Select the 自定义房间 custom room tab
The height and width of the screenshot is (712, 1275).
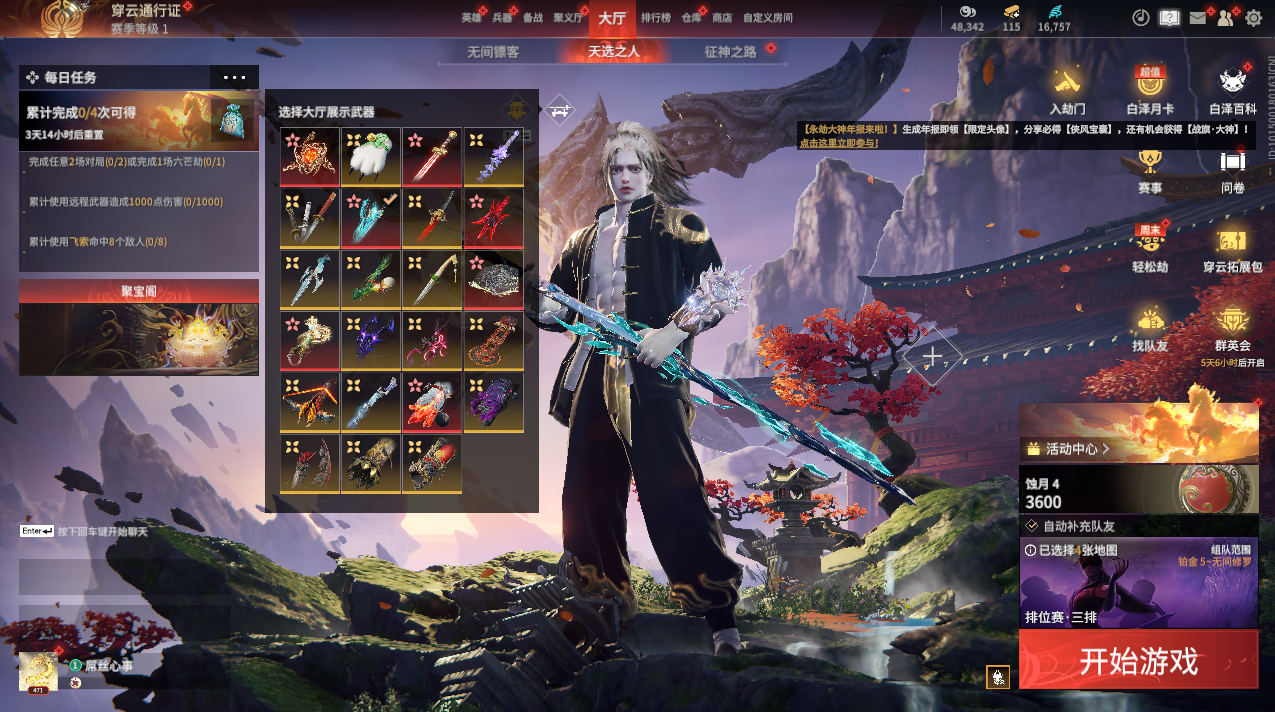tap(769, 18)
